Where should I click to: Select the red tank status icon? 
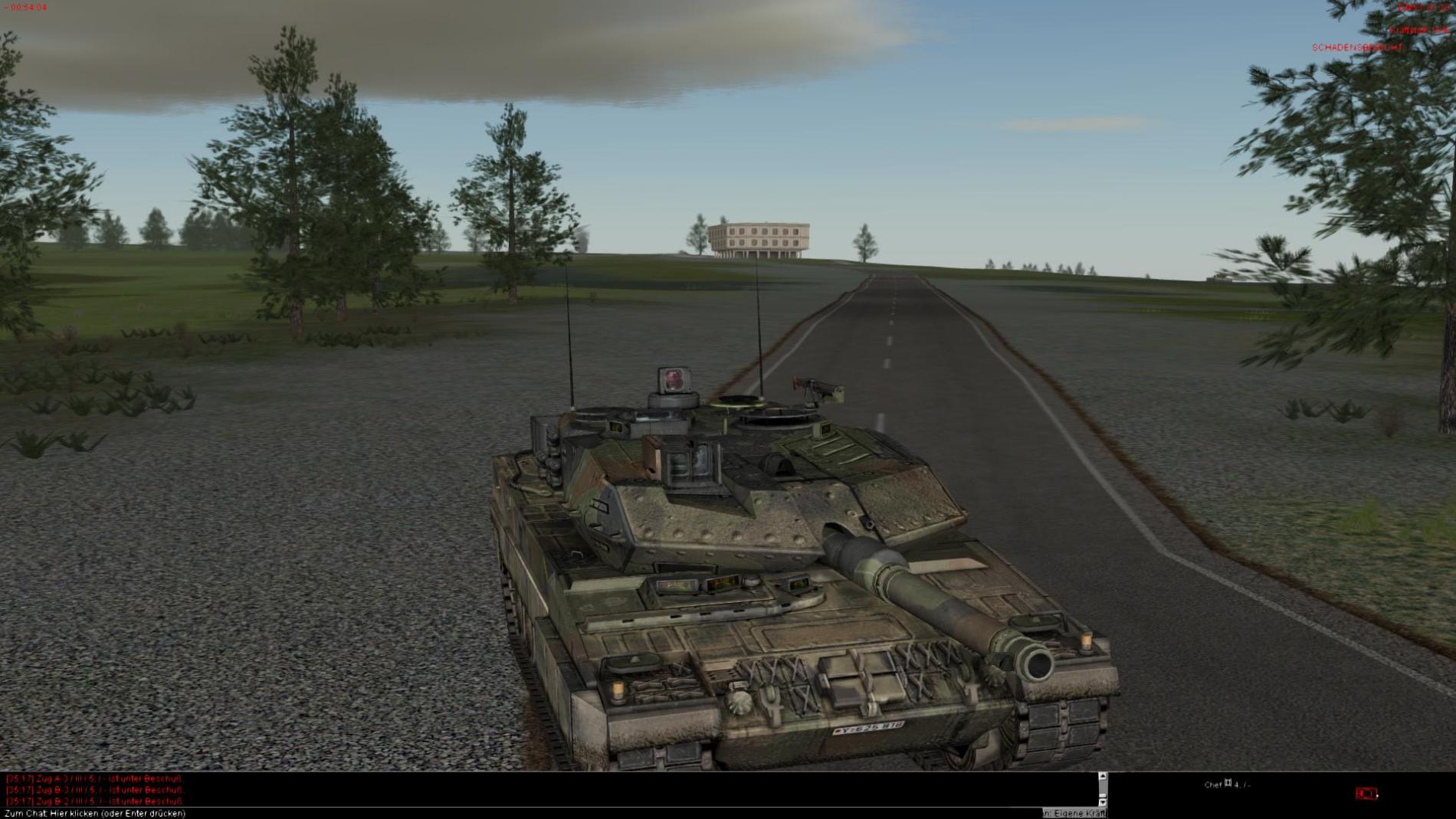1365,794
